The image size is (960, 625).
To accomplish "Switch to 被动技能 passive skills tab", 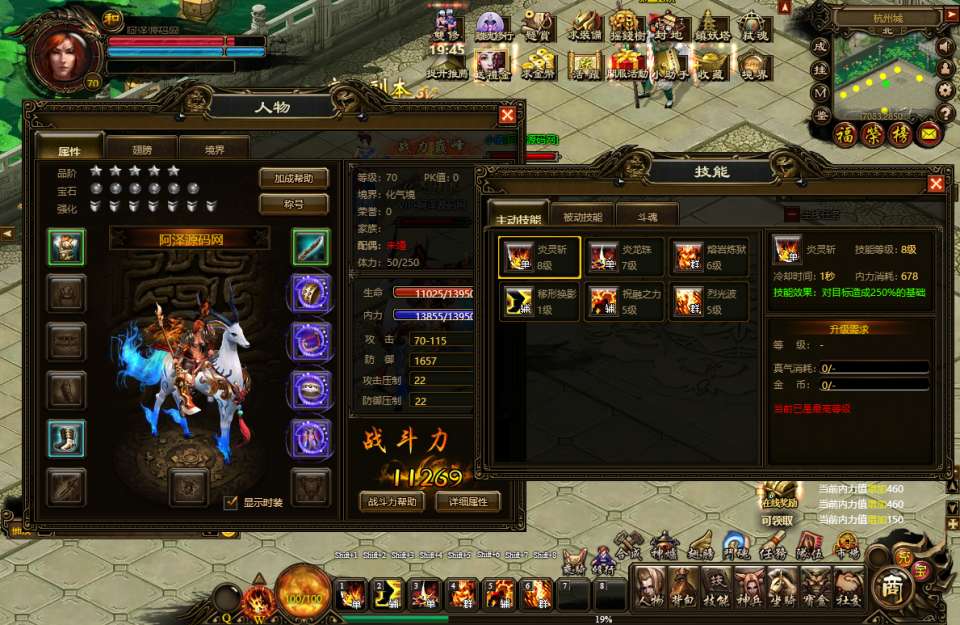I will (583, 217).
